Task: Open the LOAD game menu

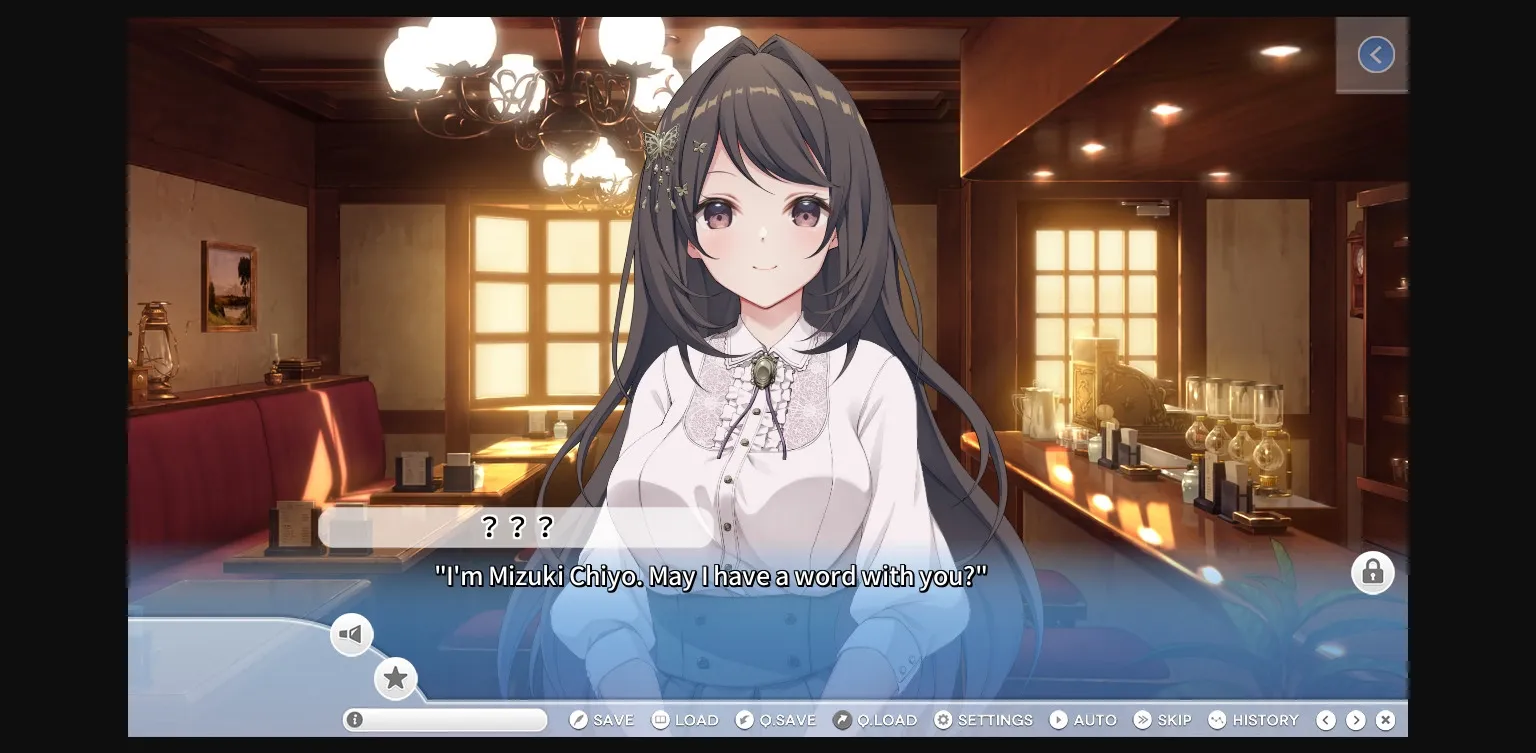Action: tap(685, 719)
